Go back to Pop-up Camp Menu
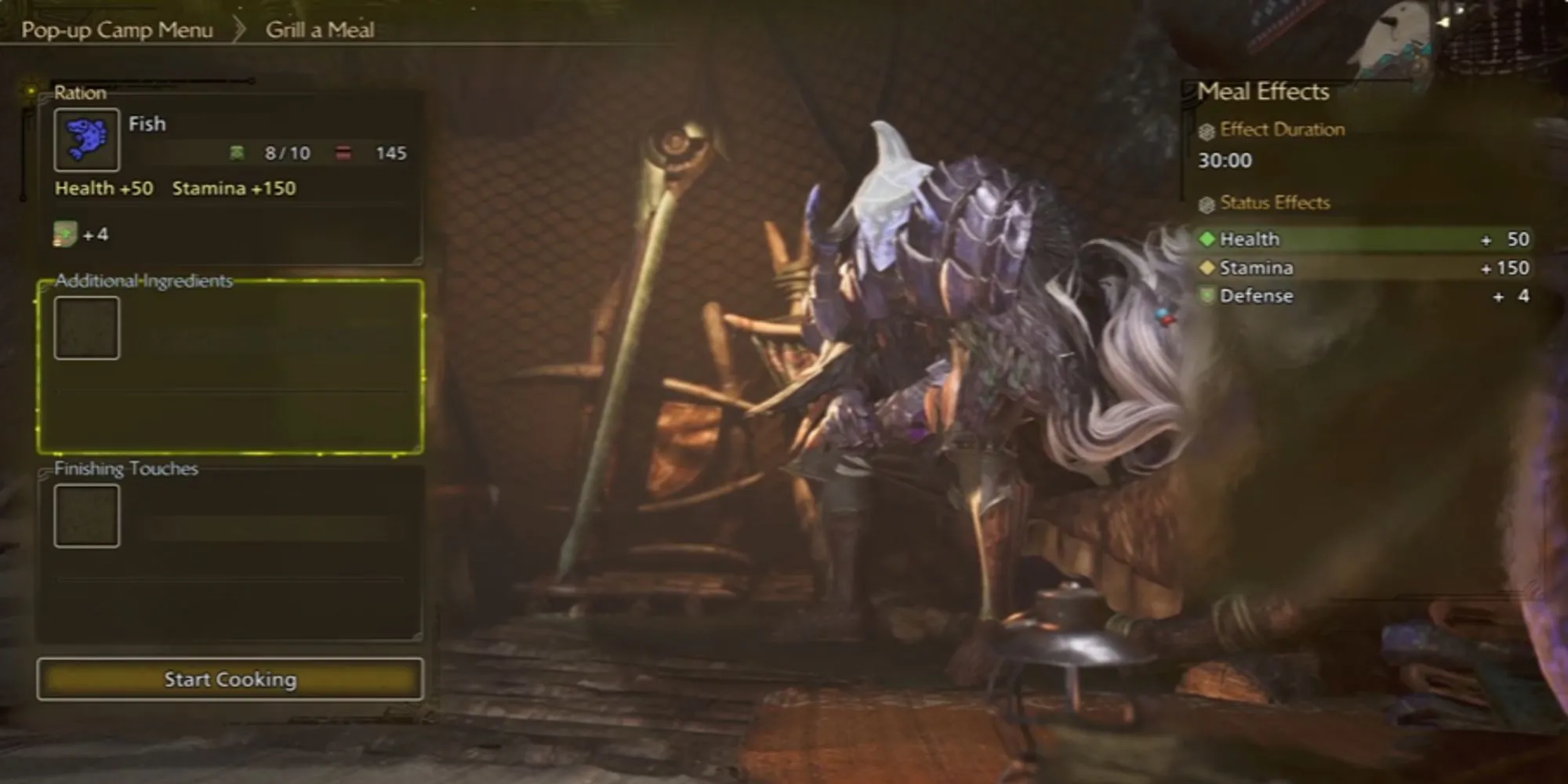Screen dimensions: 1568x784 pyautogui.click(x=117, y=30)
